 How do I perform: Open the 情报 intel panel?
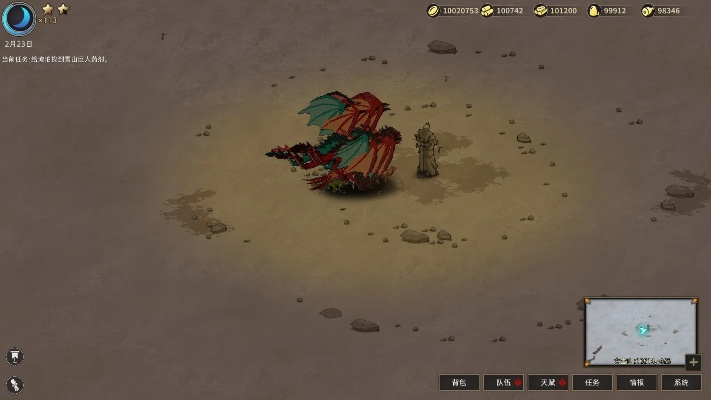[x=636, y=383]
